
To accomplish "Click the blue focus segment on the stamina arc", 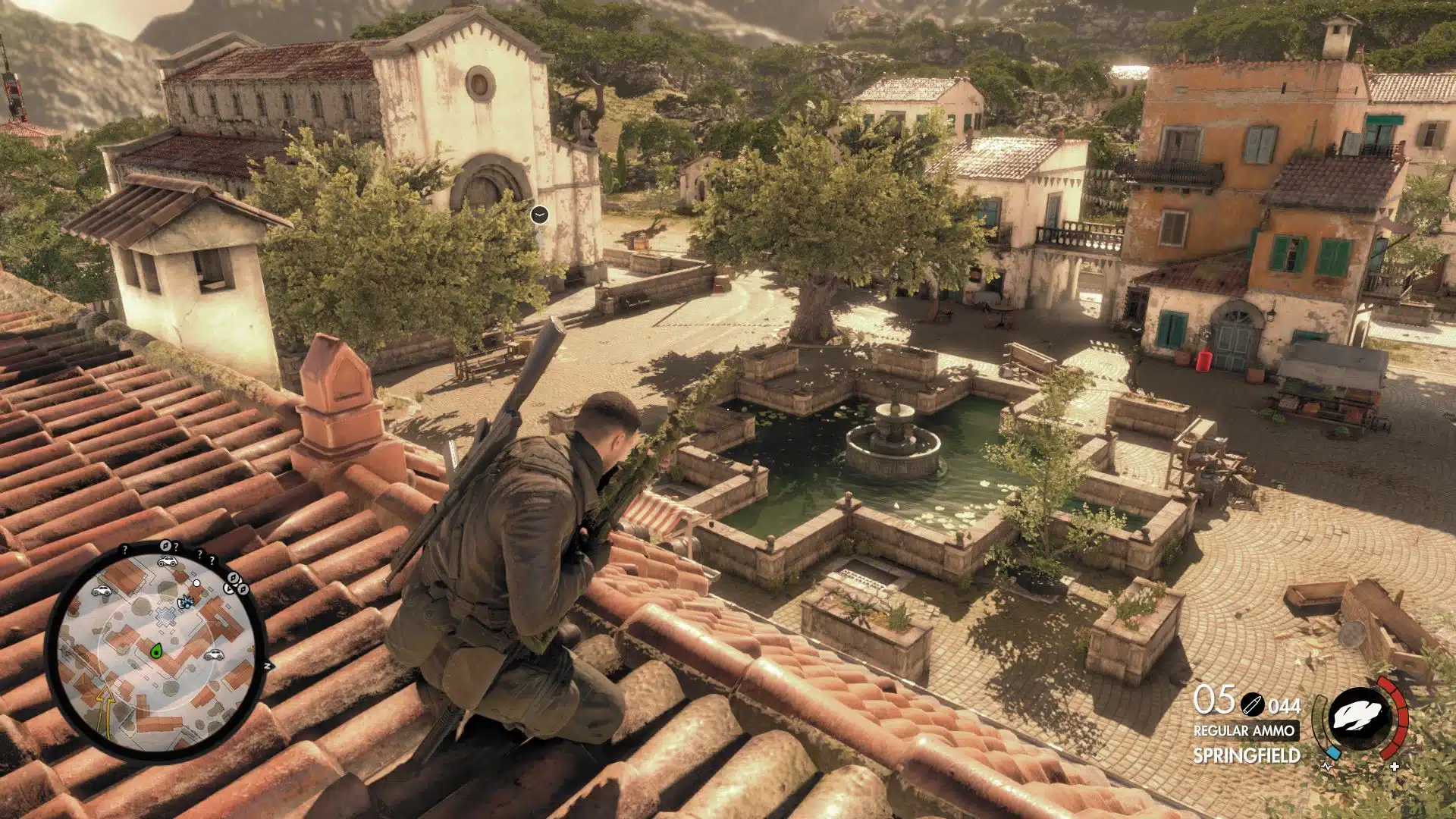I will (1332, 754).
